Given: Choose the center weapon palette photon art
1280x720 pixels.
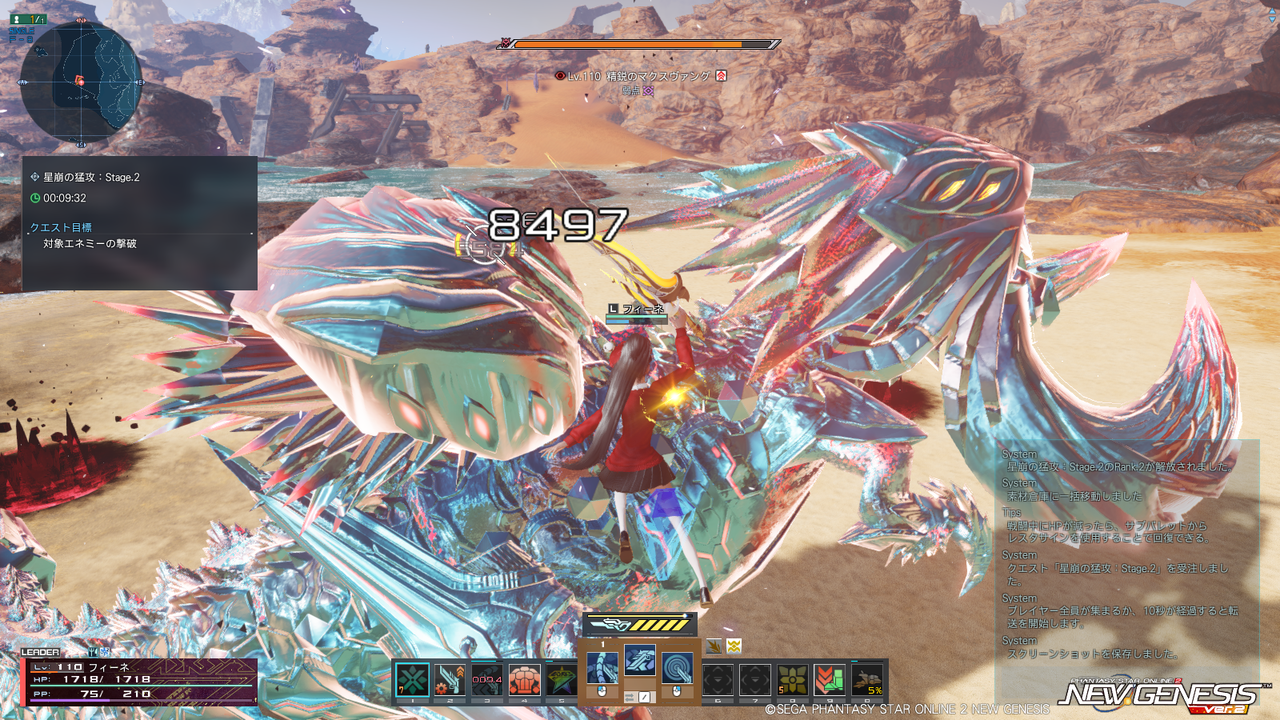Looking at the screenshot, I should (640, 660).
